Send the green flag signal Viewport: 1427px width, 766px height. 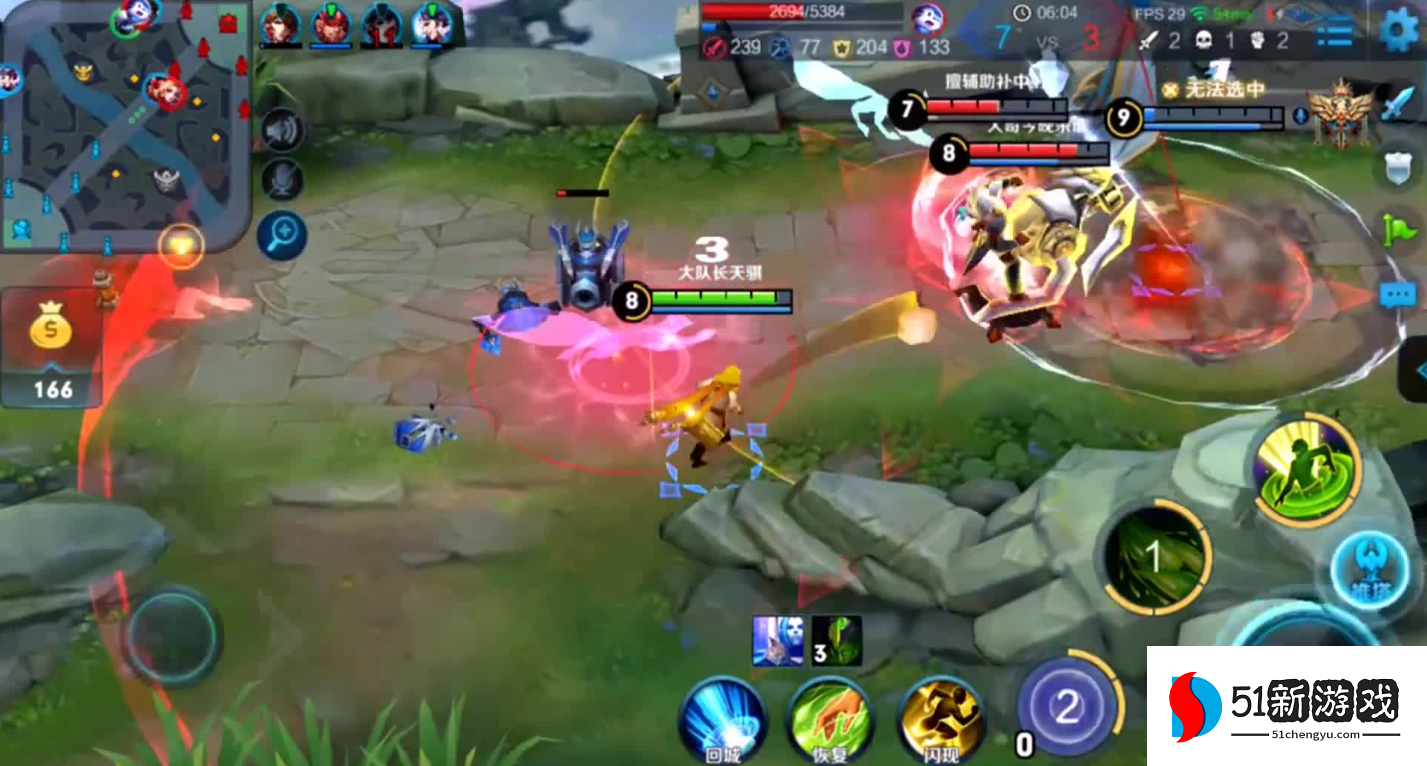coord(1398,231)
